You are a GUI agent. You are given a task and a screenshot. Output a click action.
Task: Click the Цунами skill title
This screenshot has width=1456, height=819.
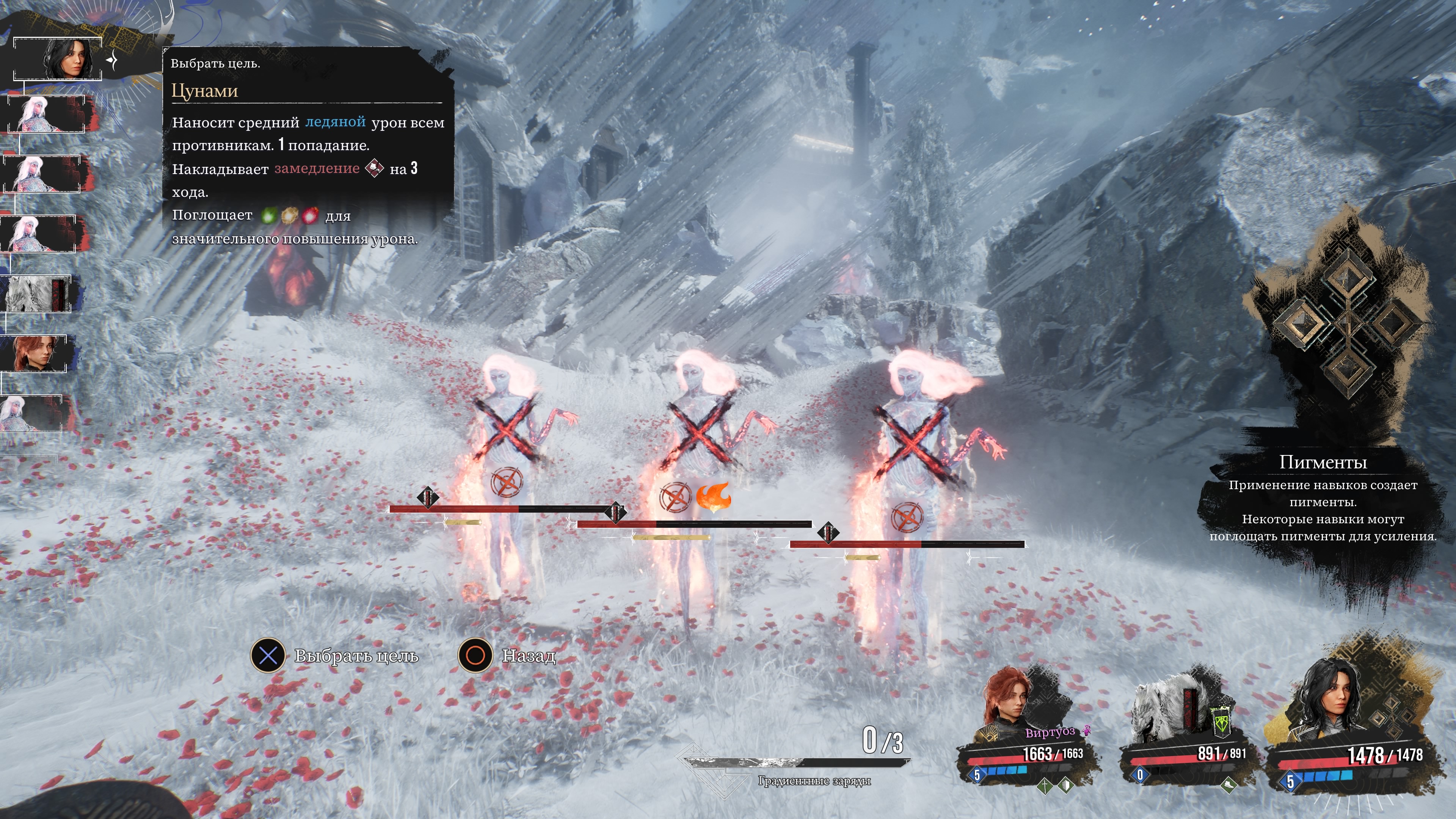(x=205, y=91)
